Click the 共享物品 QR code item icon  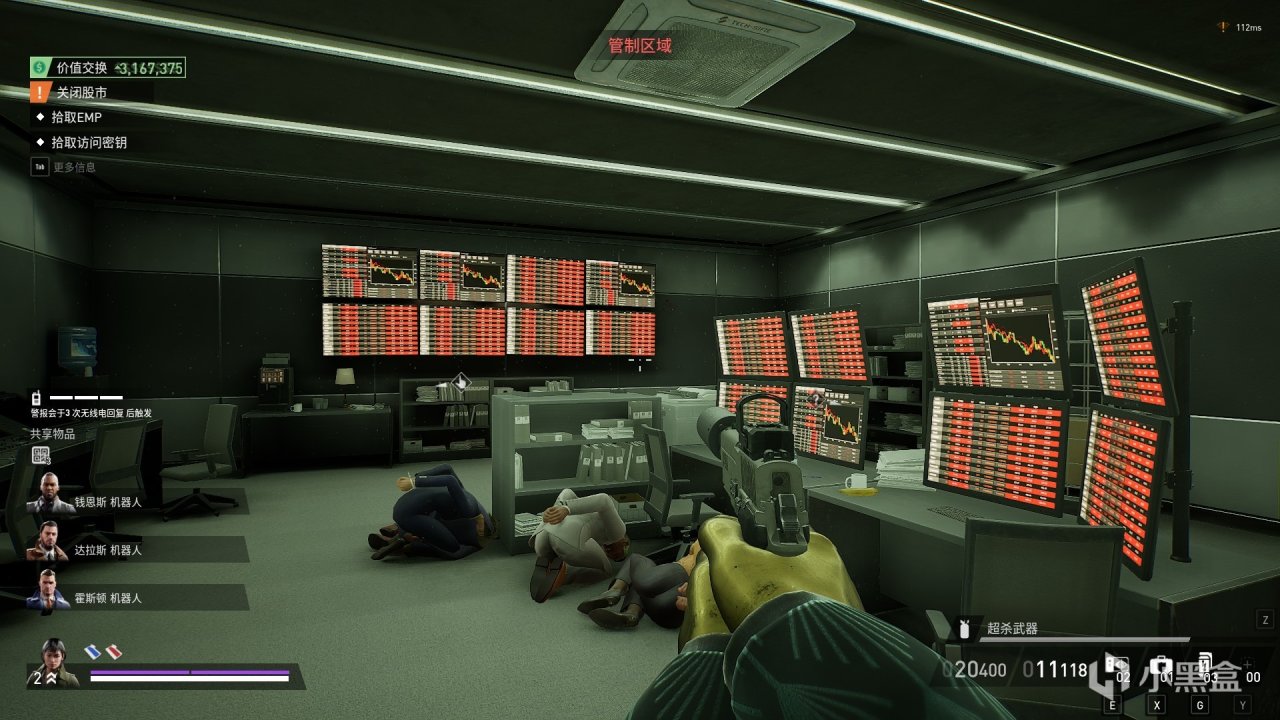(x=41, y=456)
